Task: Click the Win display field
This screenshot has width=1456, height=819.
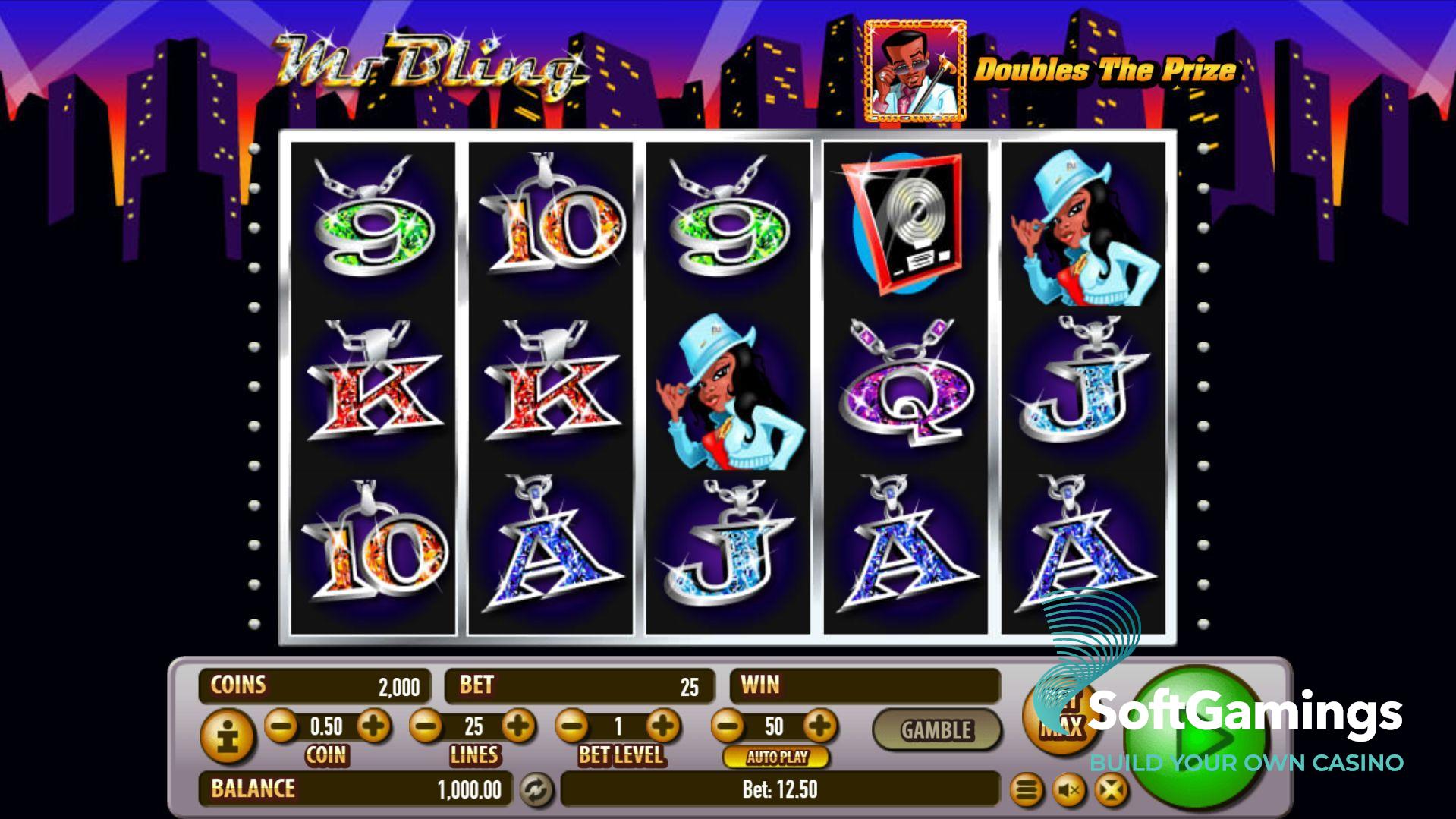Action: click(x=865, y=685)
